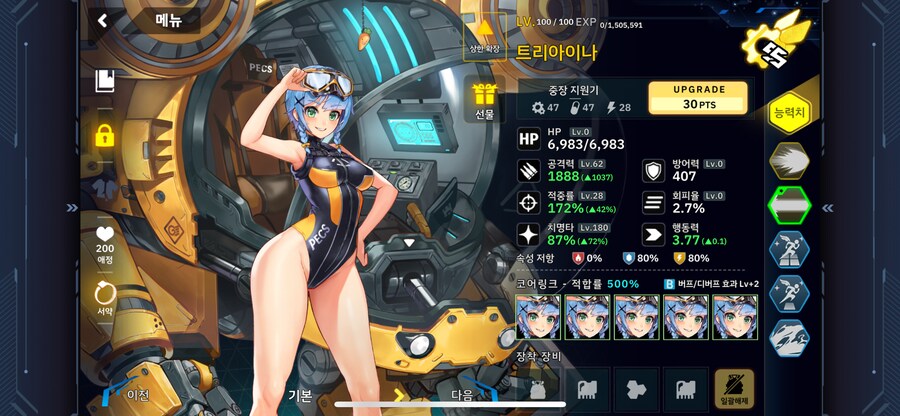Open the green-outlined hexagon tab
The height and width of the screenshot is (416, 900).
tap(789, 206)
